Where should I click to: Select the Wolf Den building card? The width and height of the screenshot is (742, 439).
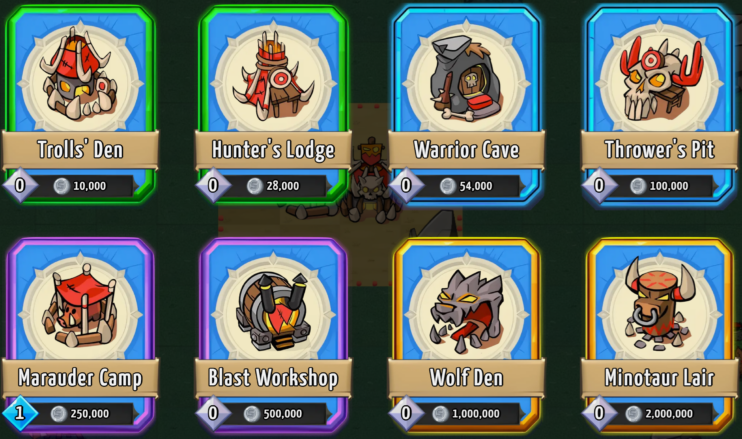(467, 330)
